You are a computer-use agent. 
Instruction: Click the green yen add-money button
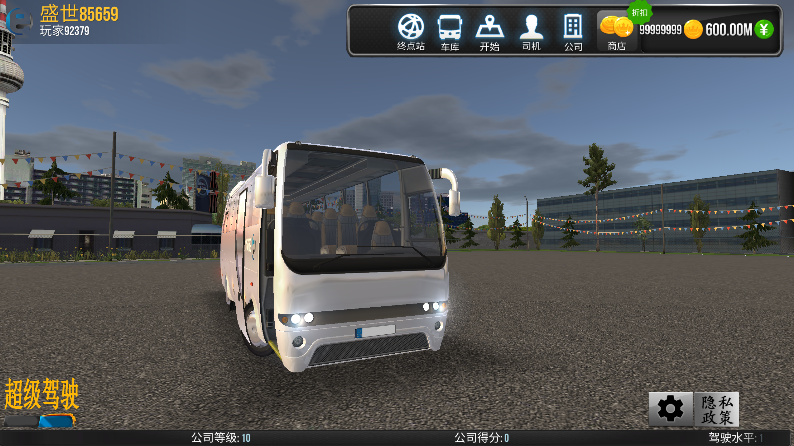tap(765, 29)
